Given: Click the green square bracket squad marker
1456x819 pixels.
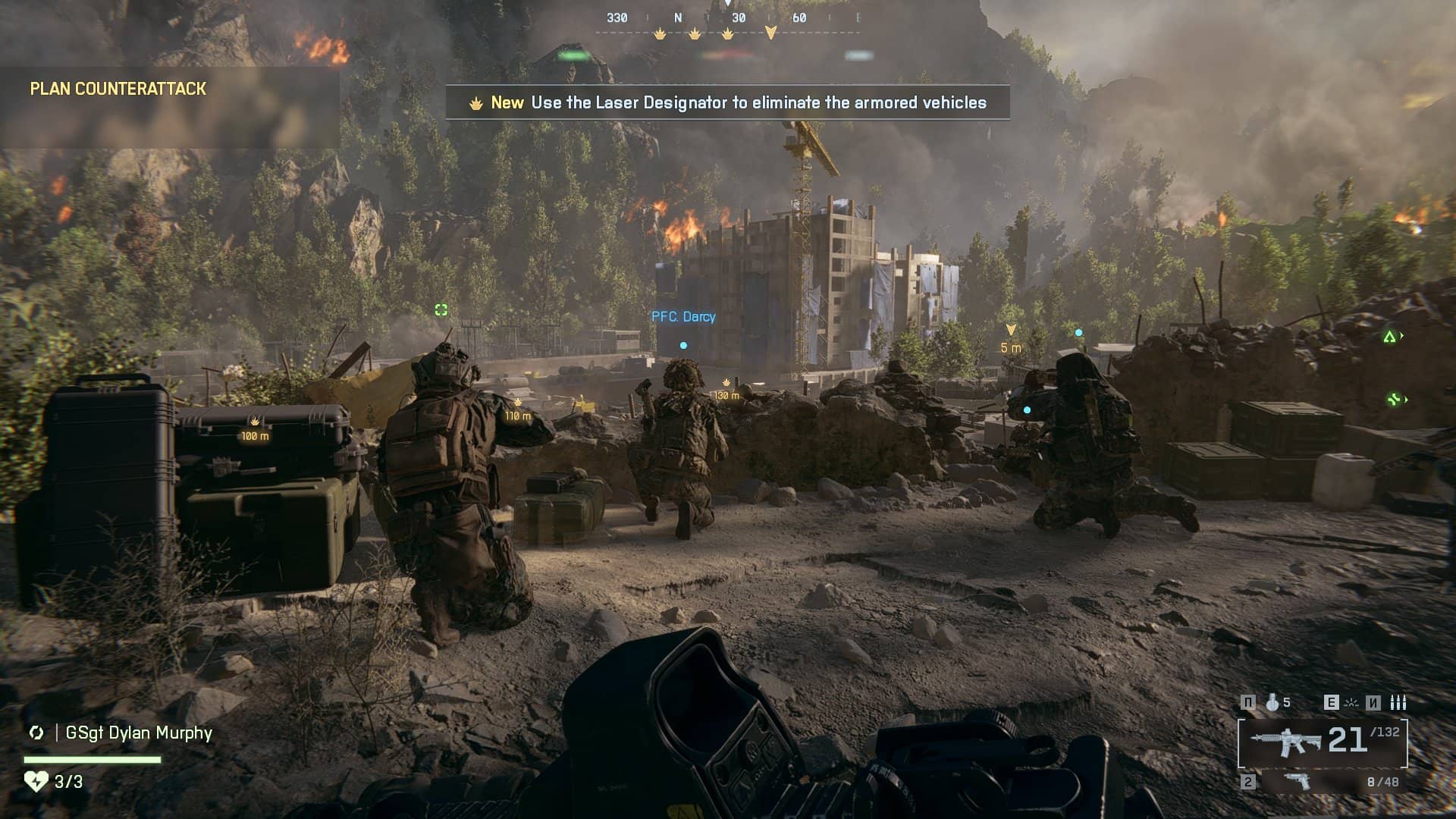Looking at the screenshot, I should click(x=441, y=309).
